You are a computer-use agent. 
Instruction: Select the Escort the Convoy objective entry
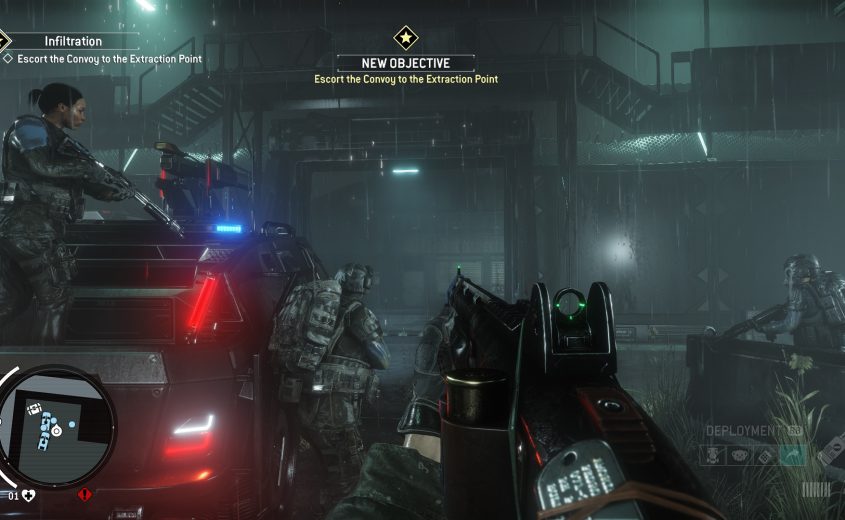(x=109, y=59)
